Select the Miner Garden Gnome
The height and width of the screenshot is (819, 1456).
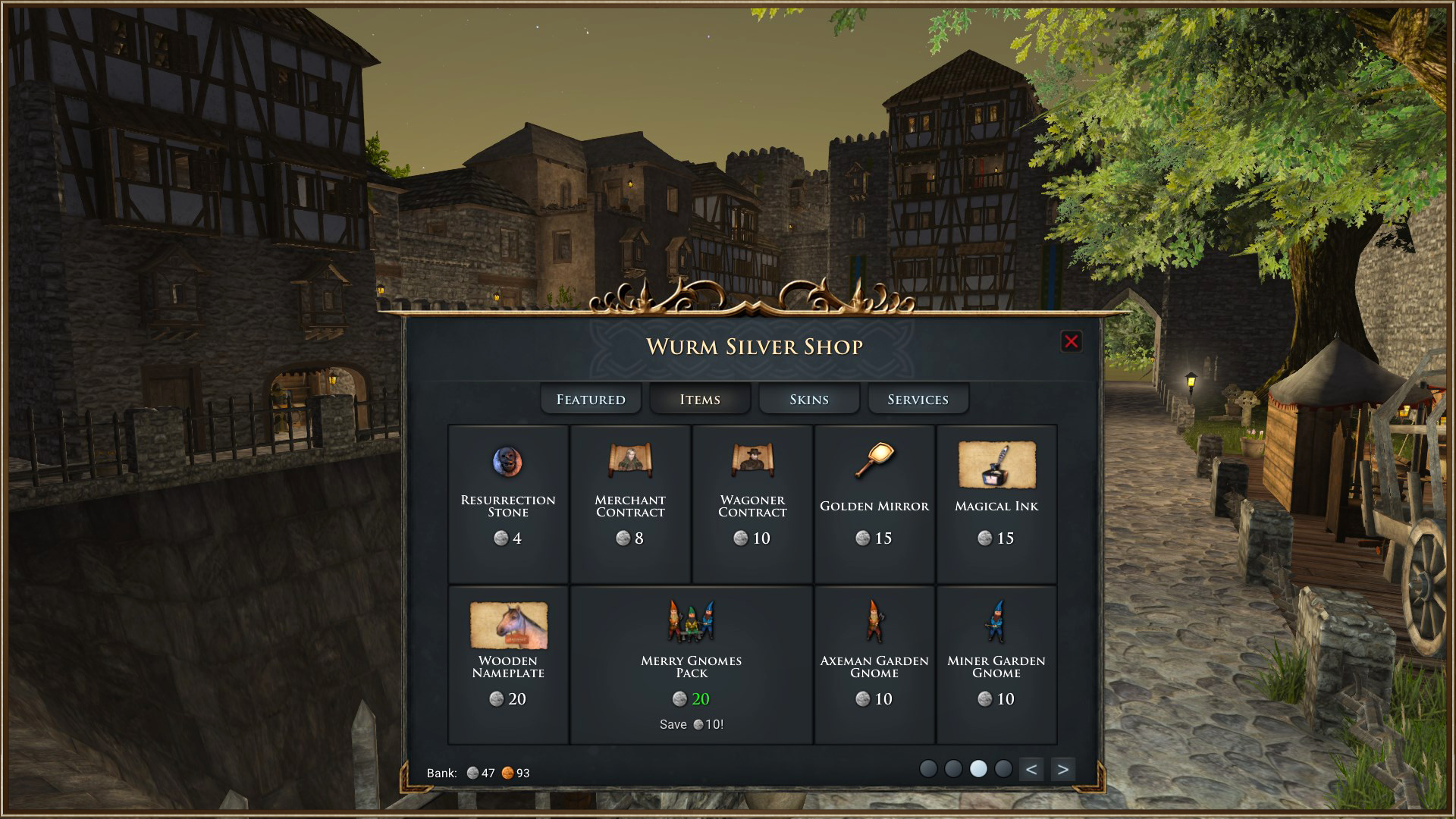point(996,664)
